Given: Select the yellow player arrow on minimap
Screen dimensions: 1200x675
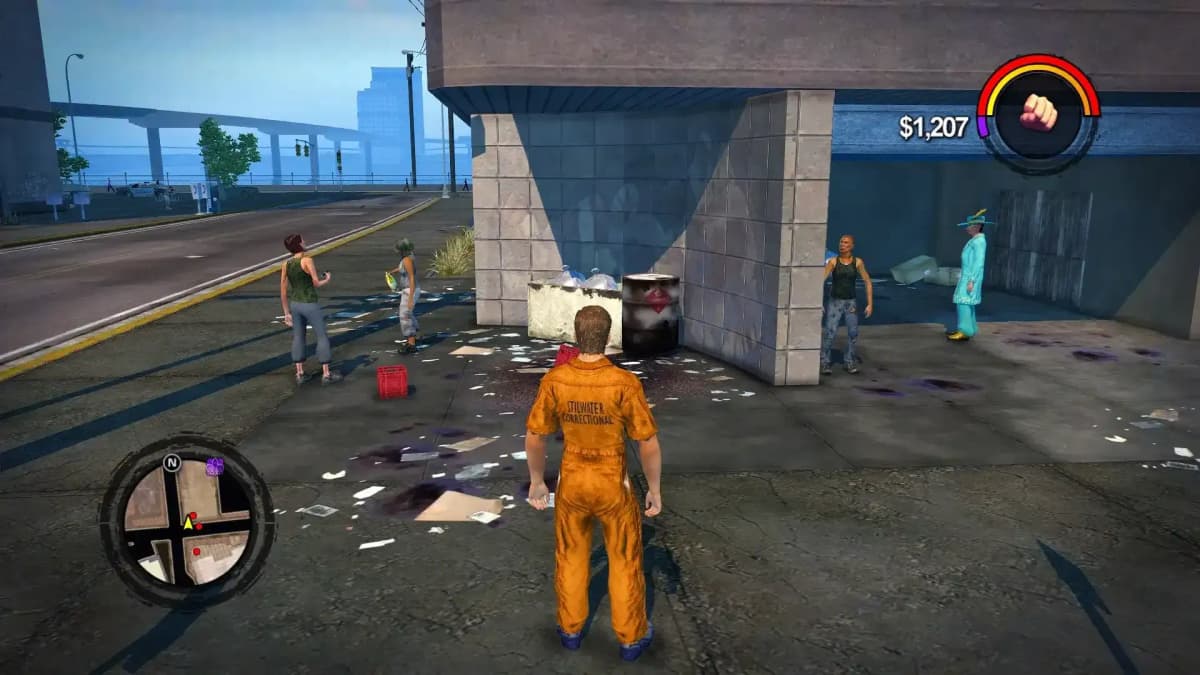Looking at the screenshot, I should (187, 521).
